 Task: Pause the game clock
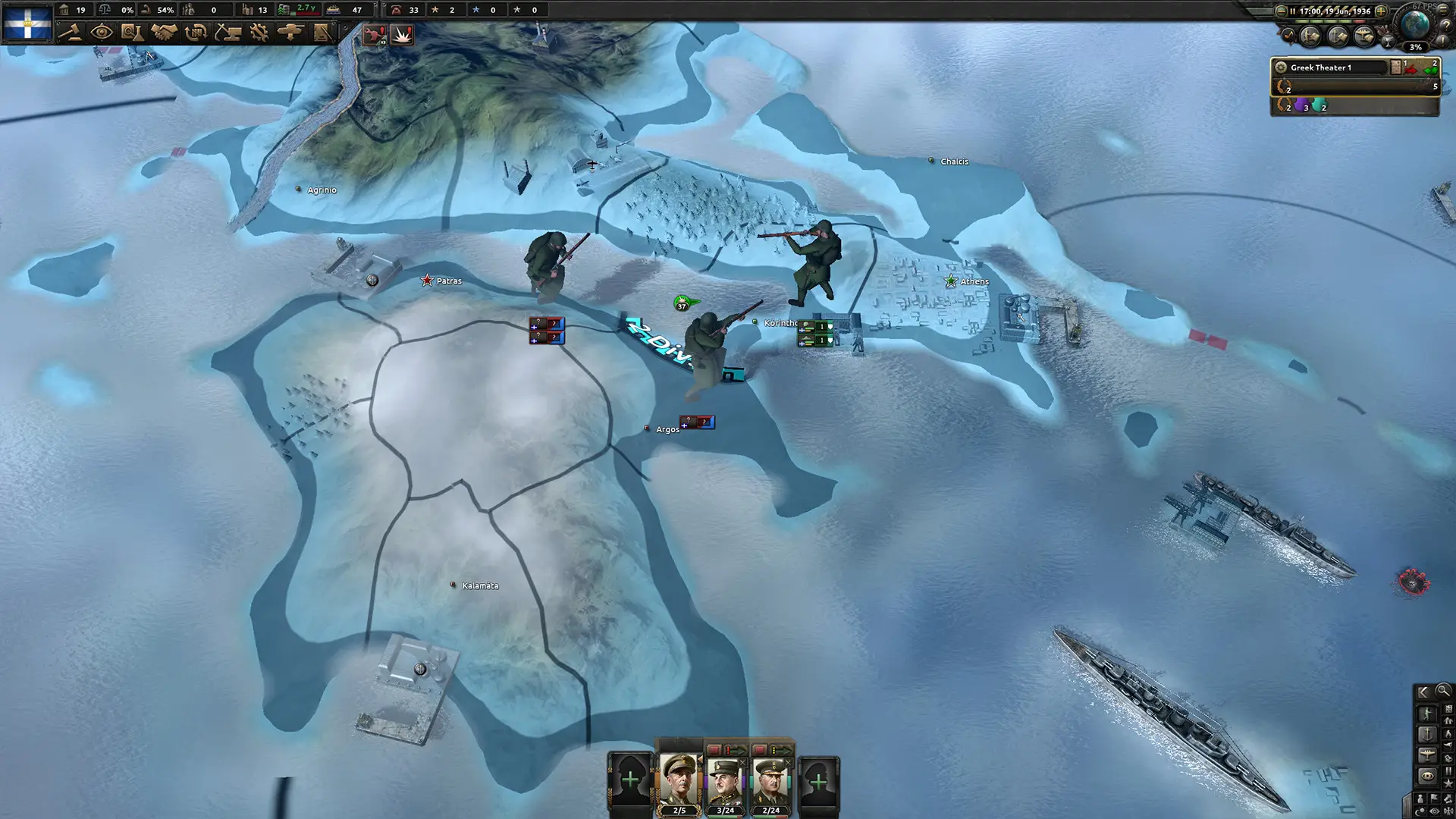coord(1293,11)
